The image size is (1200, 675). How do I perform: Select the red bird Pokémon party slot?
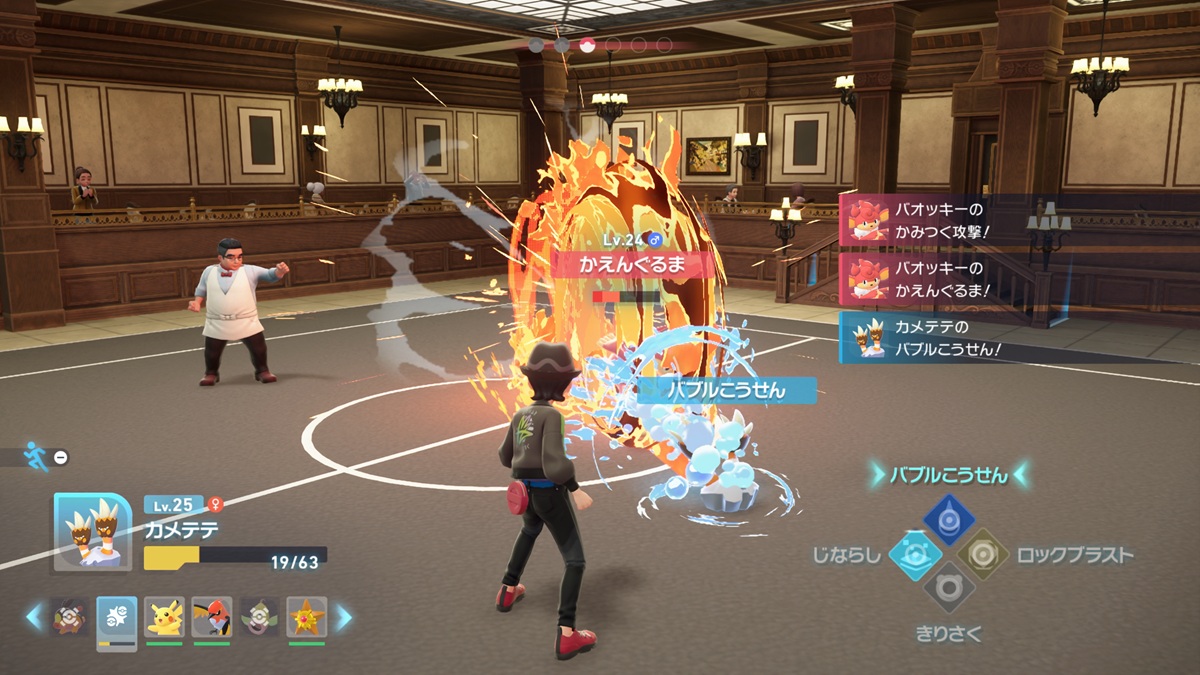coord(211,618)
